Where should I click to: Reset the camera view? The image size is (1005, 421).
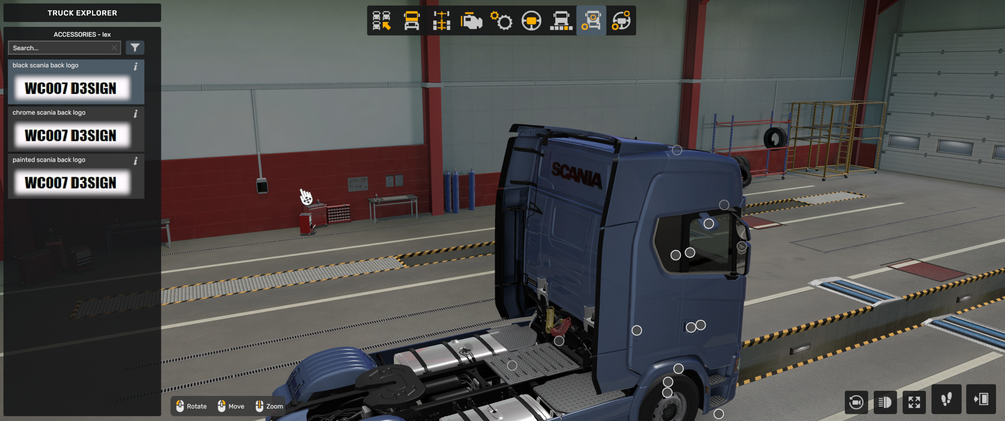[856, 402]
